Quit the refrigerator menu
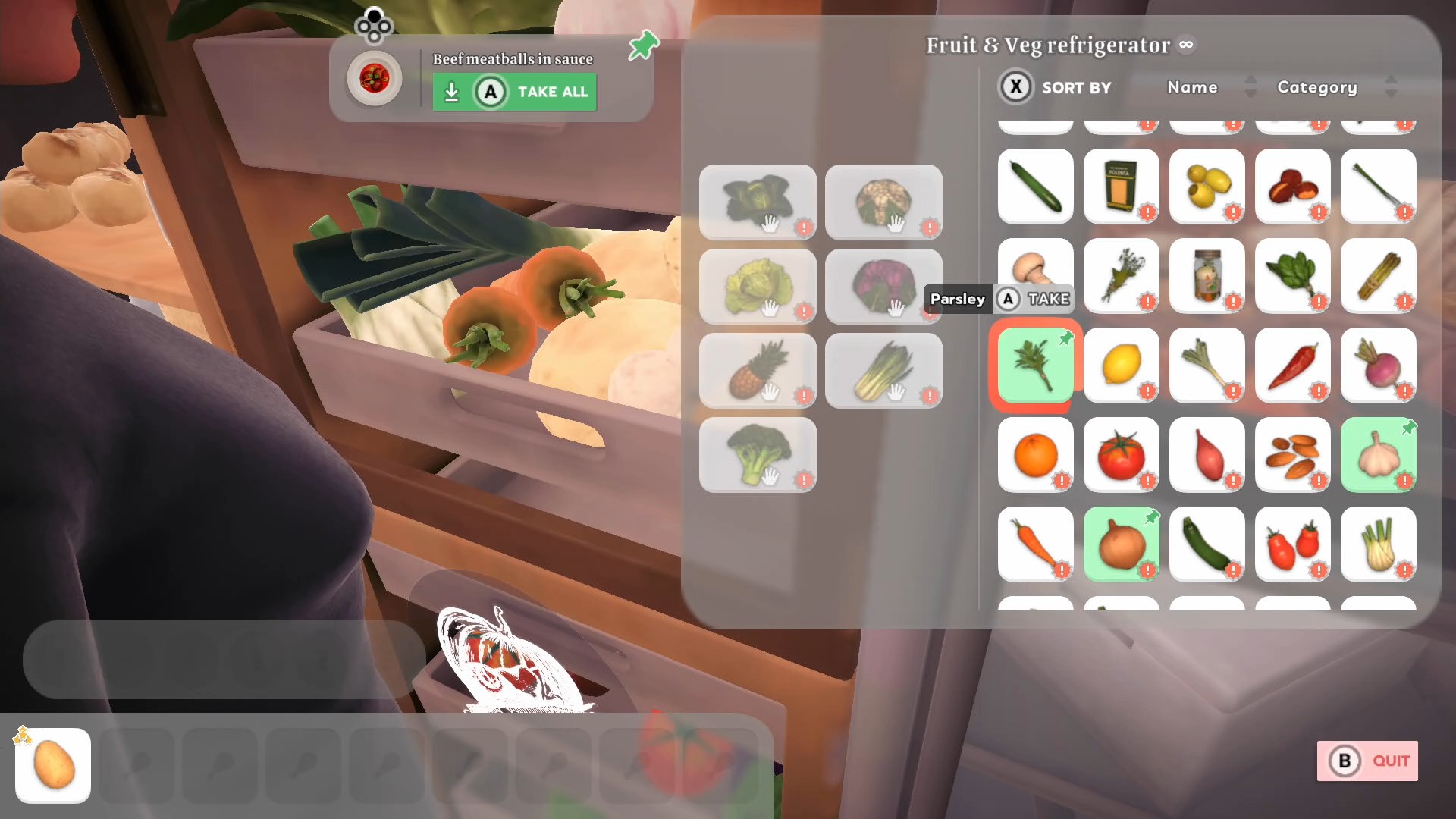 [1367, 761]
